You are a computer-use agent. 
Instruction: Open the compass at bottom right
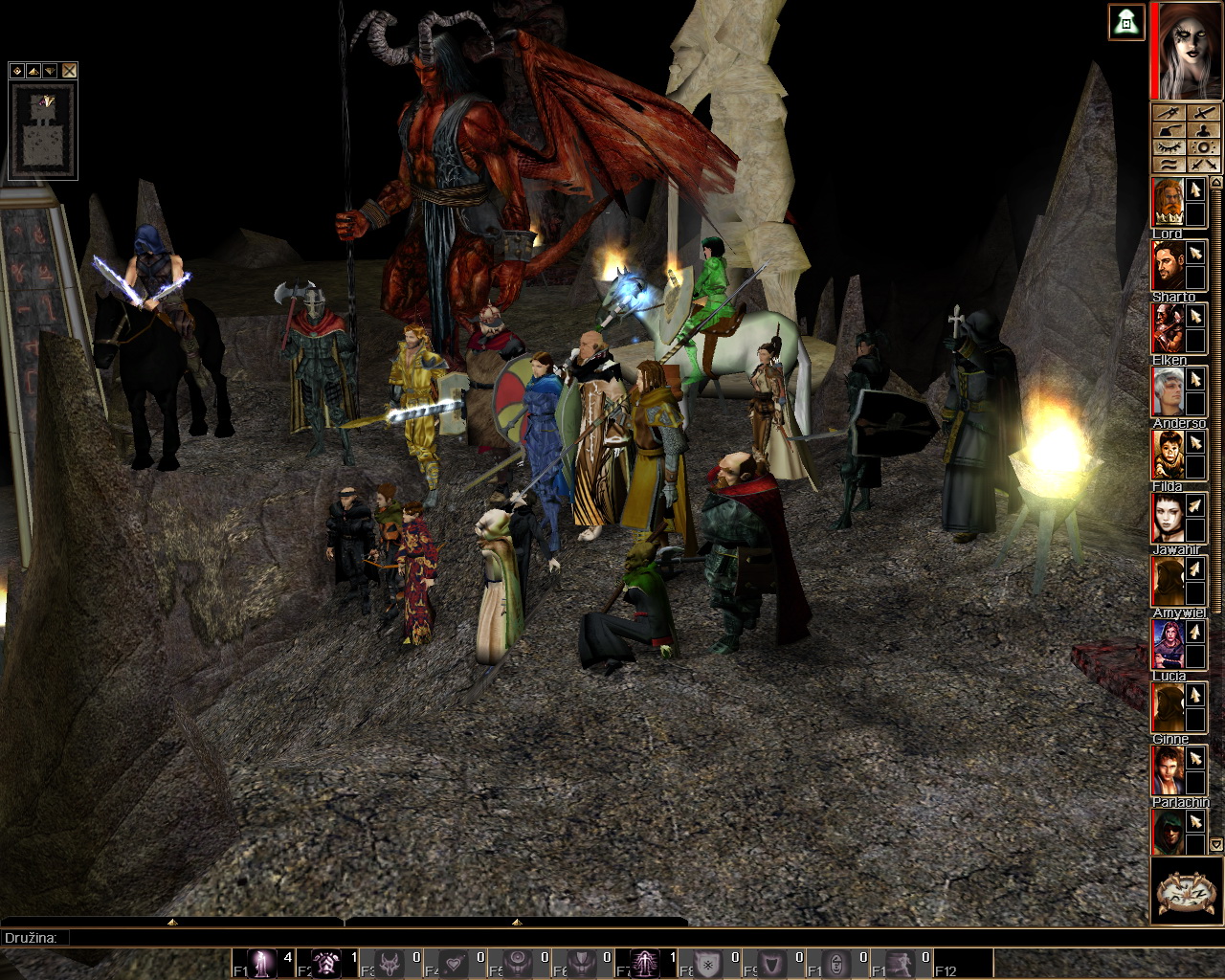pyautogui.click(x=1187, y=892)
